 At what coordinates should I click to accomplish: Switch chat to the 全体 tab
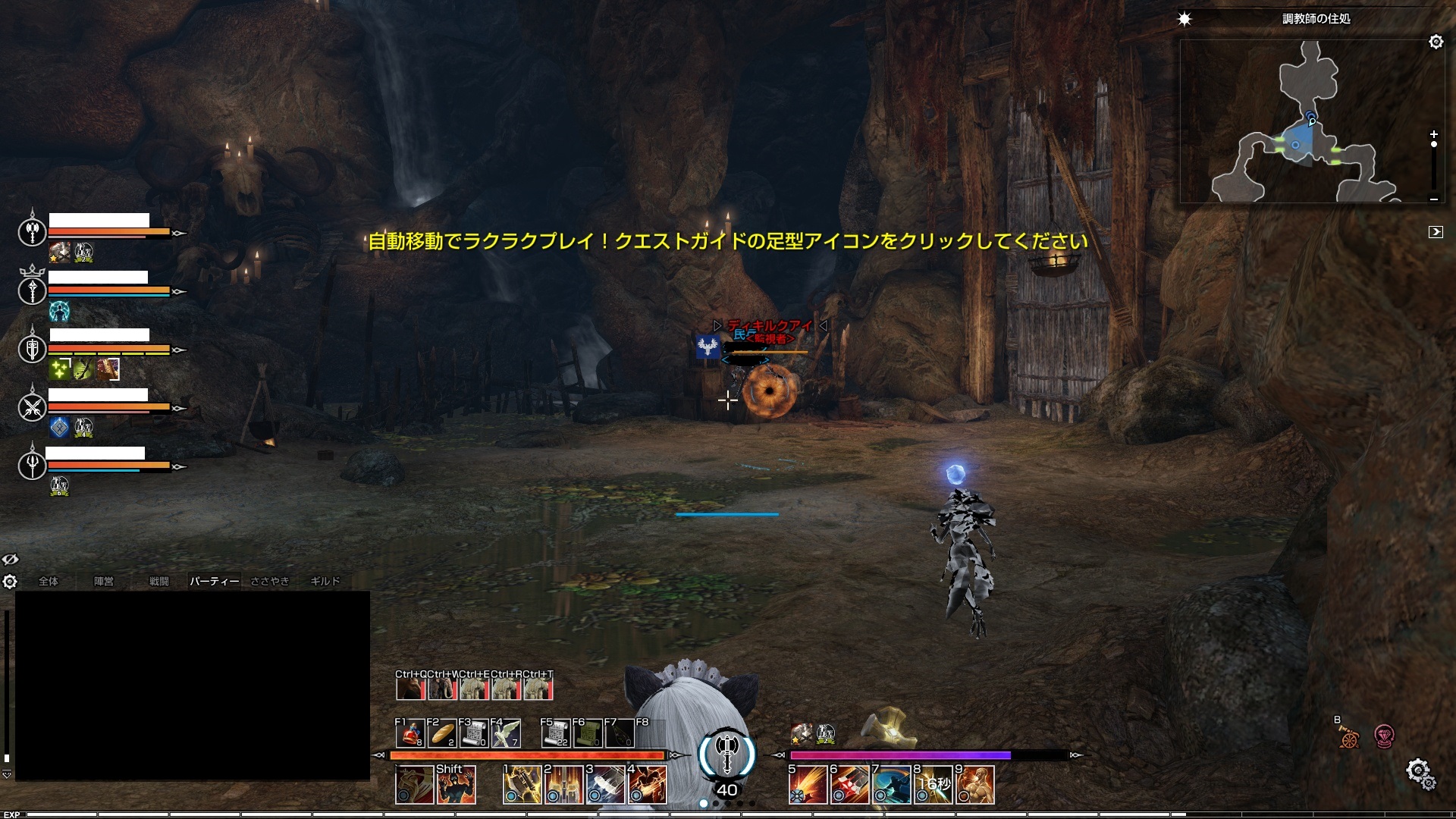(x=49, y=581)
